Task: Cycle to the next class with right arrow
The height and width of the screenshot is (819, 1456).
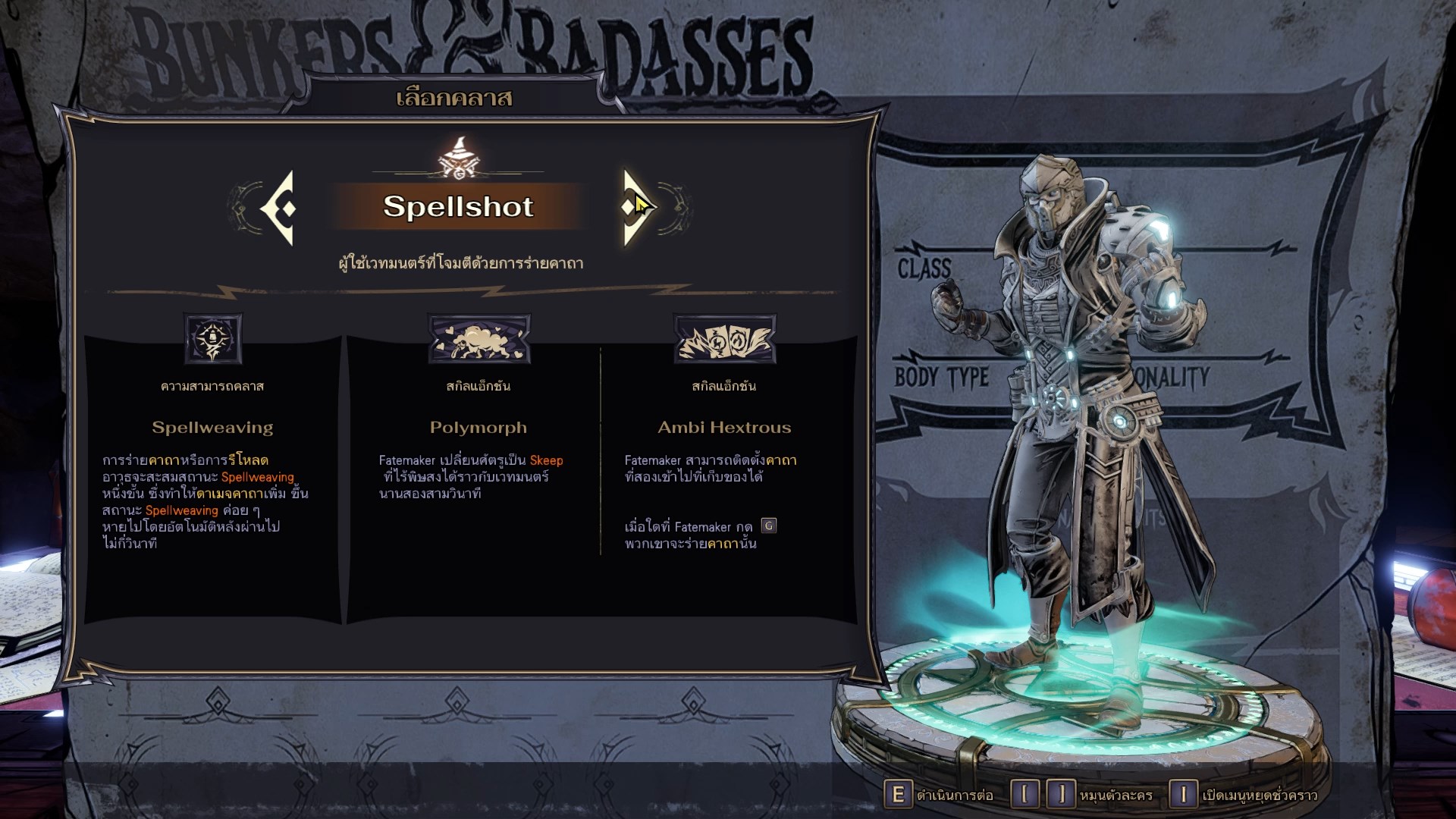Action: pos(635,207)
